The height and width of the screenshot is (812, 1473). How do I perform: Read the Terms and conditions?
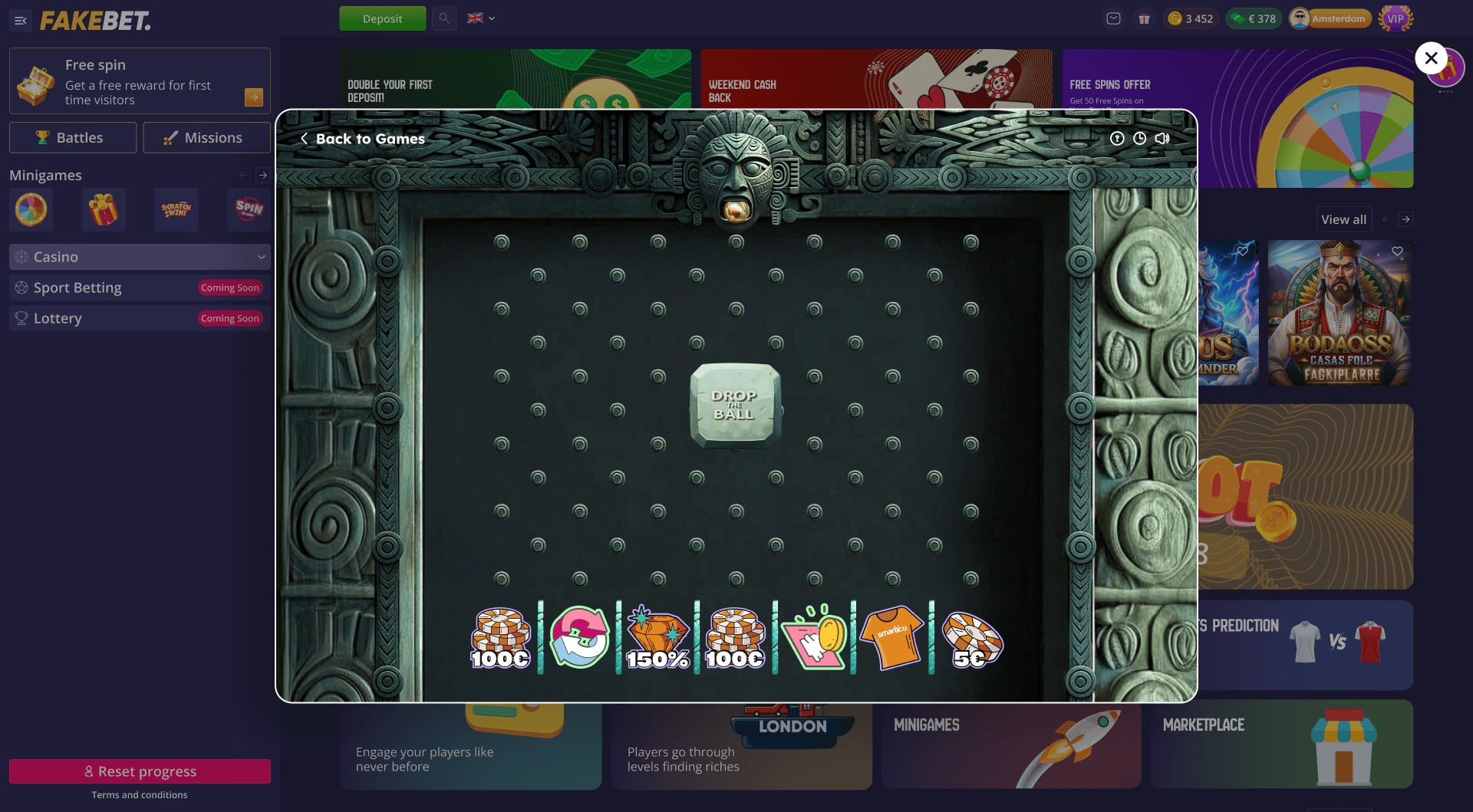pos(140,795)
